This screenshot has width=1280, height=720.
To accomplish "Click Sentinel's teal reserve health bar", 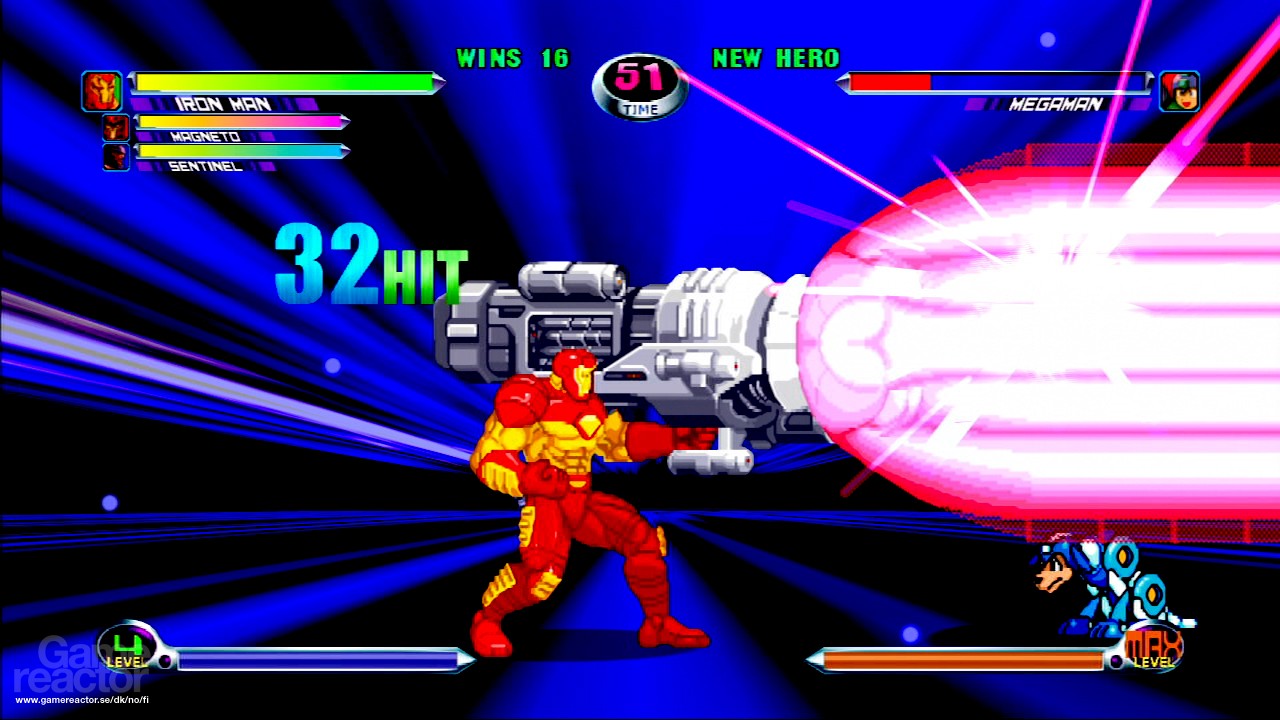I will [240, 151].
